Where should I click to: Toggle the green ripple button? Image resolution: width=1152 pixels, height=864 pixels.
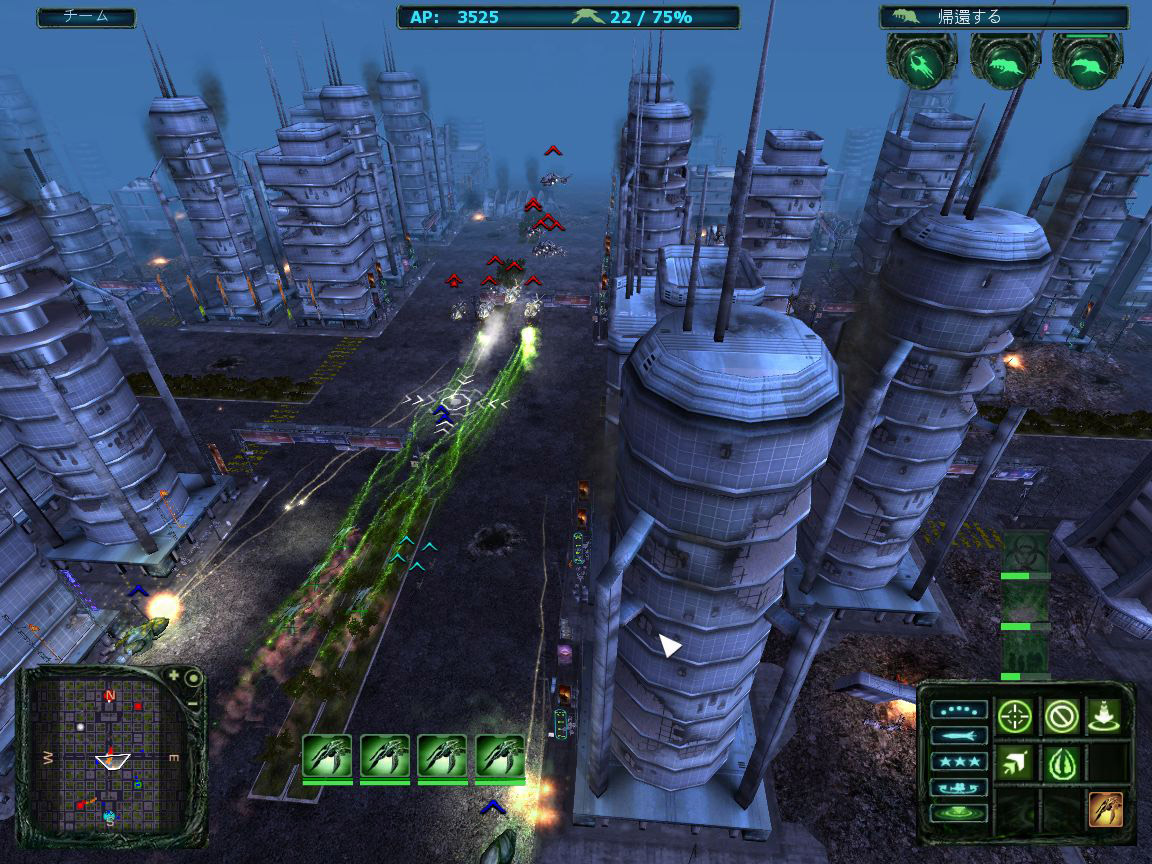959,813
